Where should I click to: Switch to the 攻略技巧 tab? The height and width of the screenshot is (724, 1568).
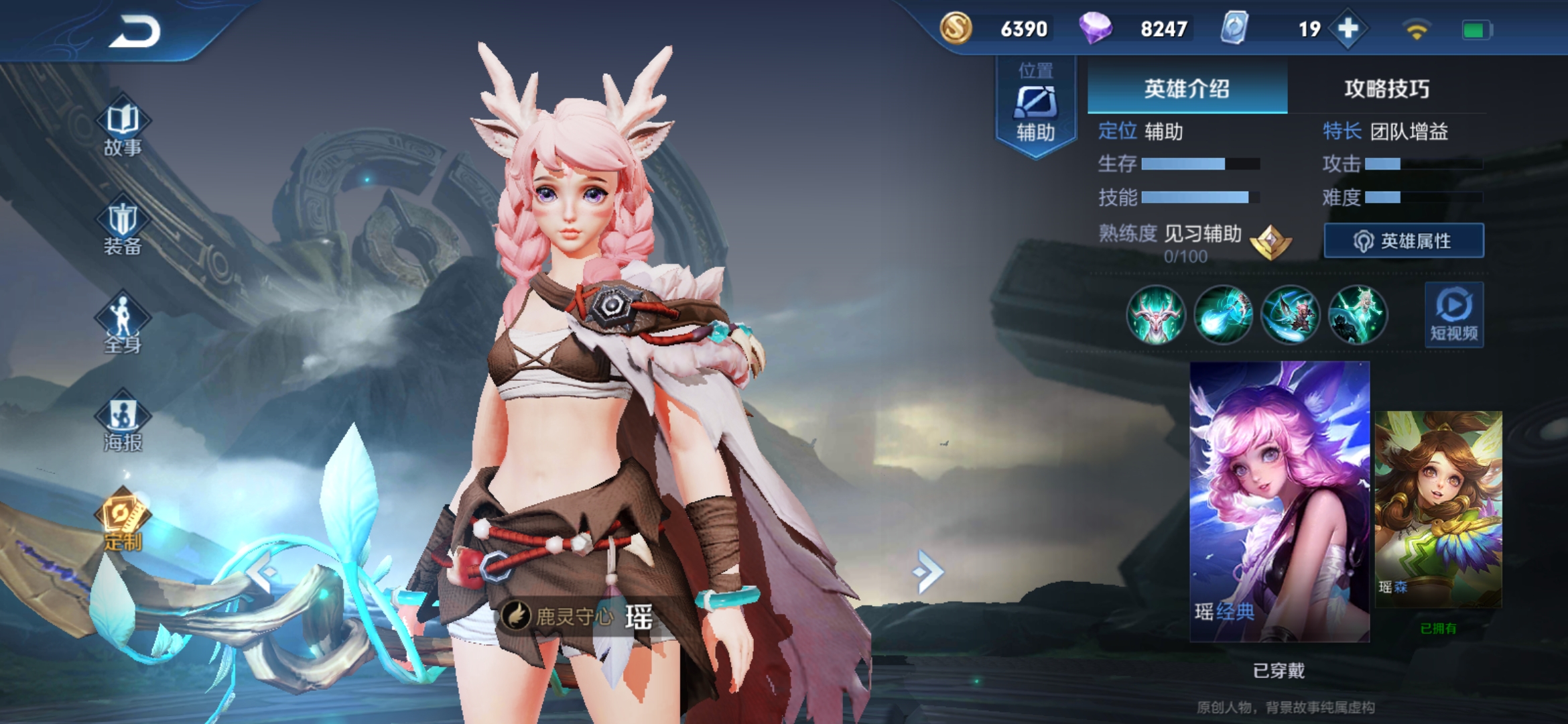pos(1386,88)
